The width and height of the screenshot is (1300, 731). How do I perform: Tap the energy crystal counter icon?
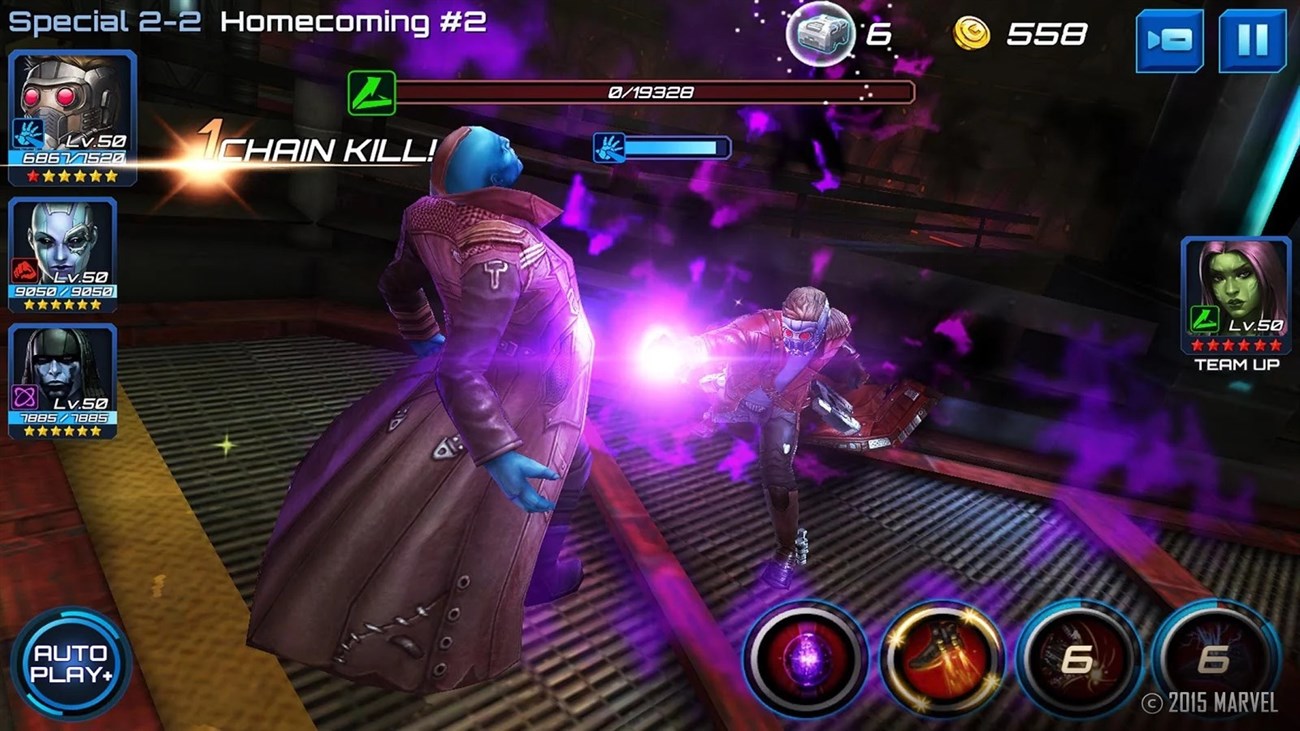click(x=822, y=33)
